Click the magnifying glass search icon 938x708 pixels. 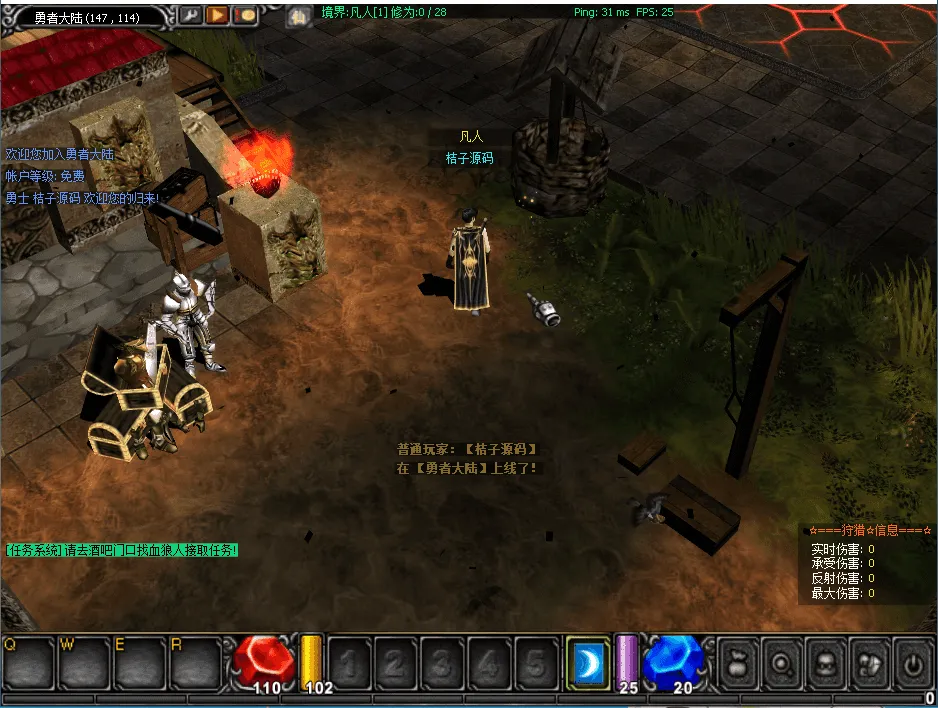pyautogui.click(x=781, y=662)
